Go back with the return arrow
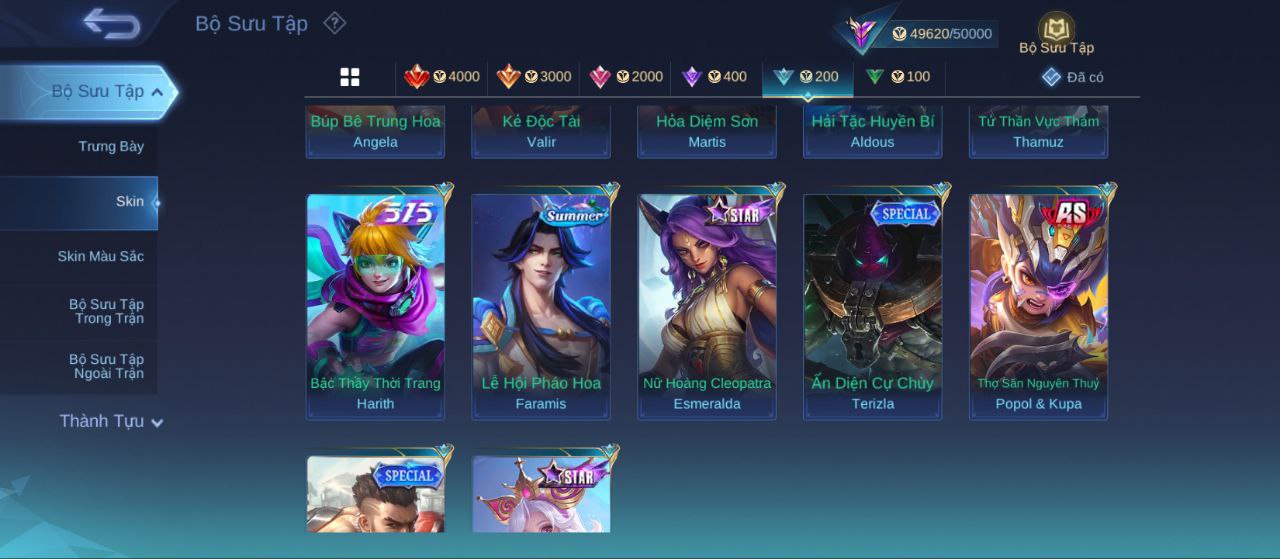 pyautogui.click(x=111, y=23)
